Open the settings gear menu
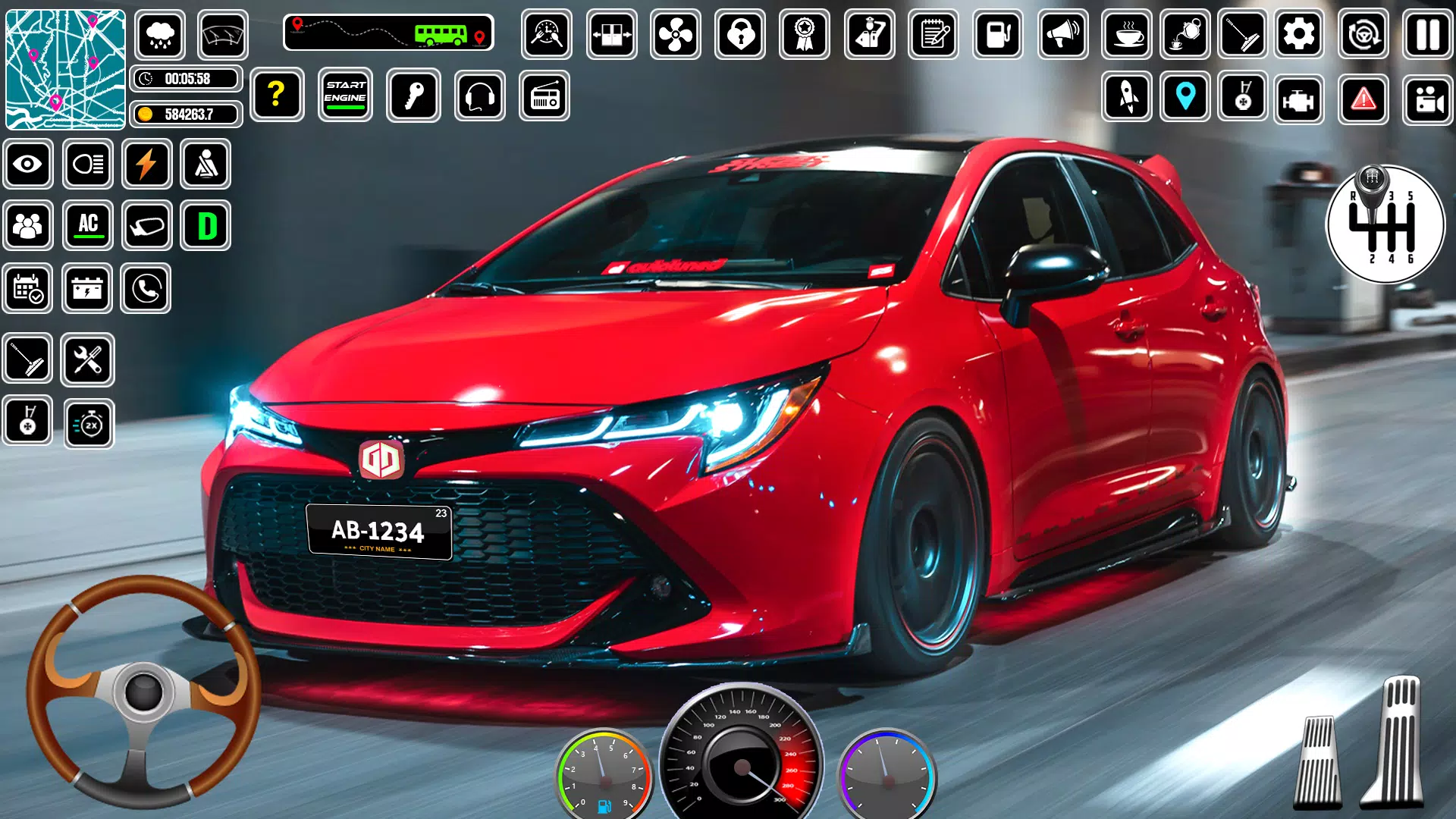1456x819 pixels. (x=1300, y=34)
